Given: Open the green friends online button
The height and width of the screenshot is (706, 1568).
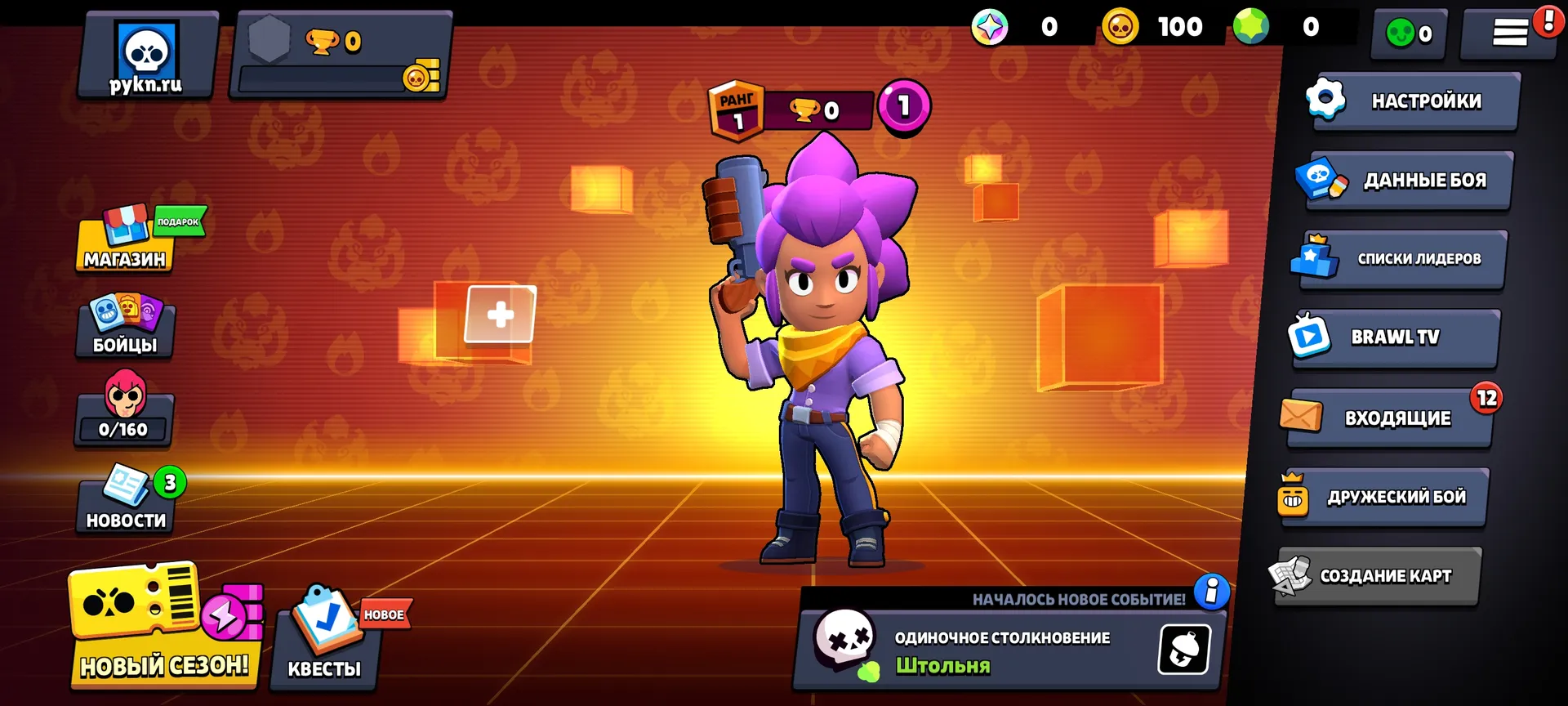Looking at the screenshot, I should pos(1409,34).
